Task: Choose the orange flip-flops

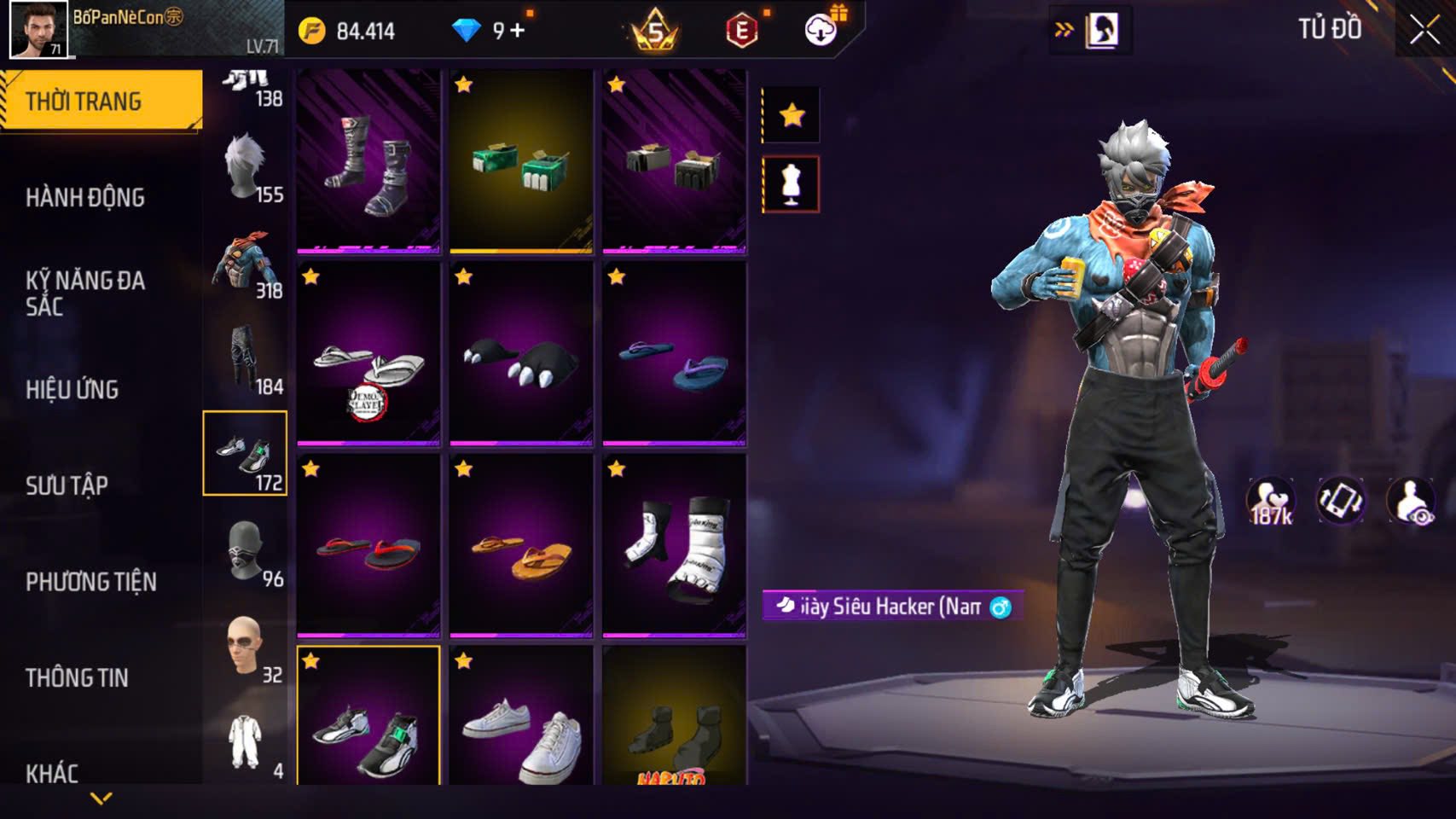Action: [x=521, y=546]
